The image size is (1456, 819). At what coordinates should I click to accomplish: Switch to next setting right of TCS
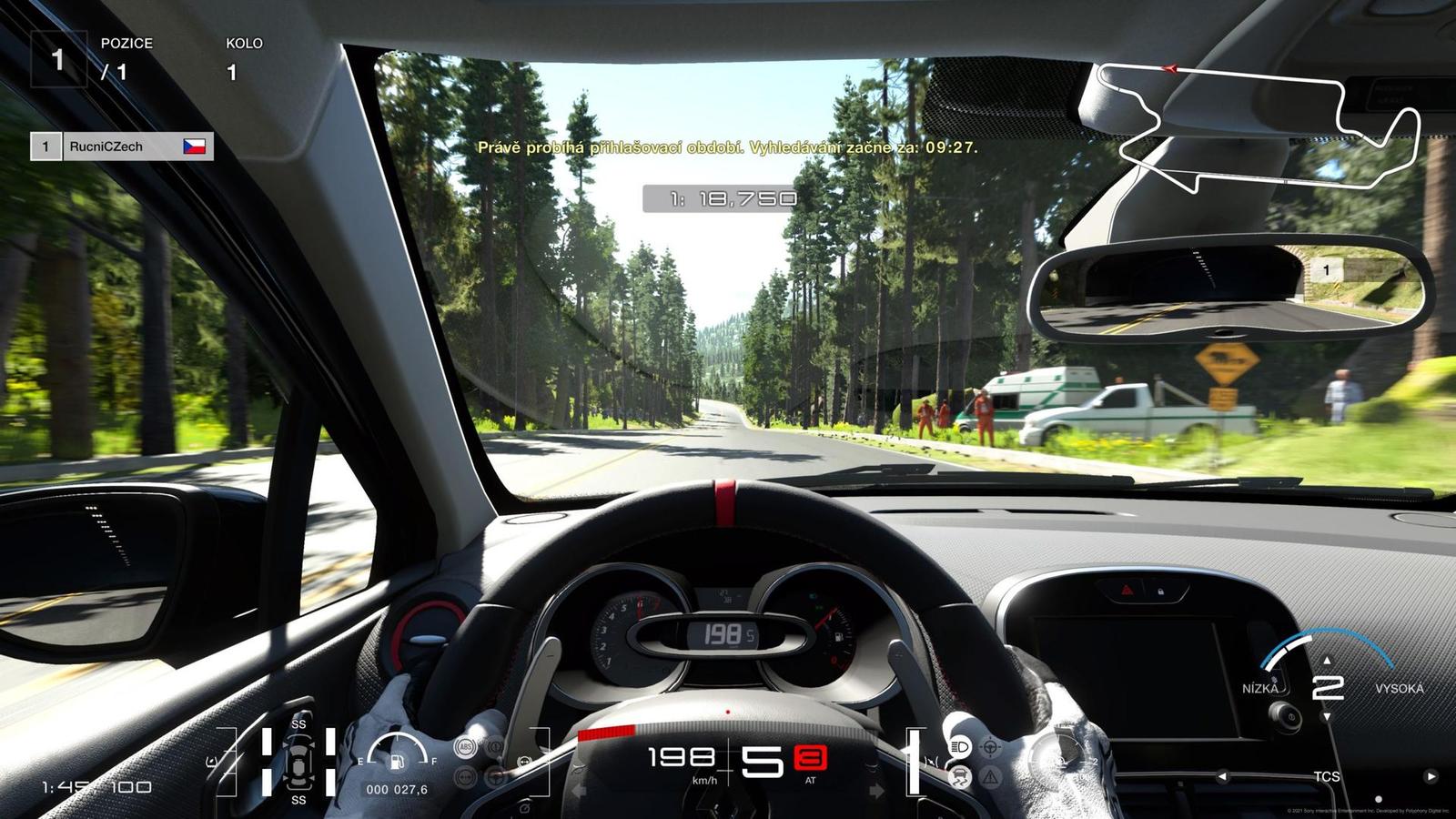click(x=1431, y=776)
